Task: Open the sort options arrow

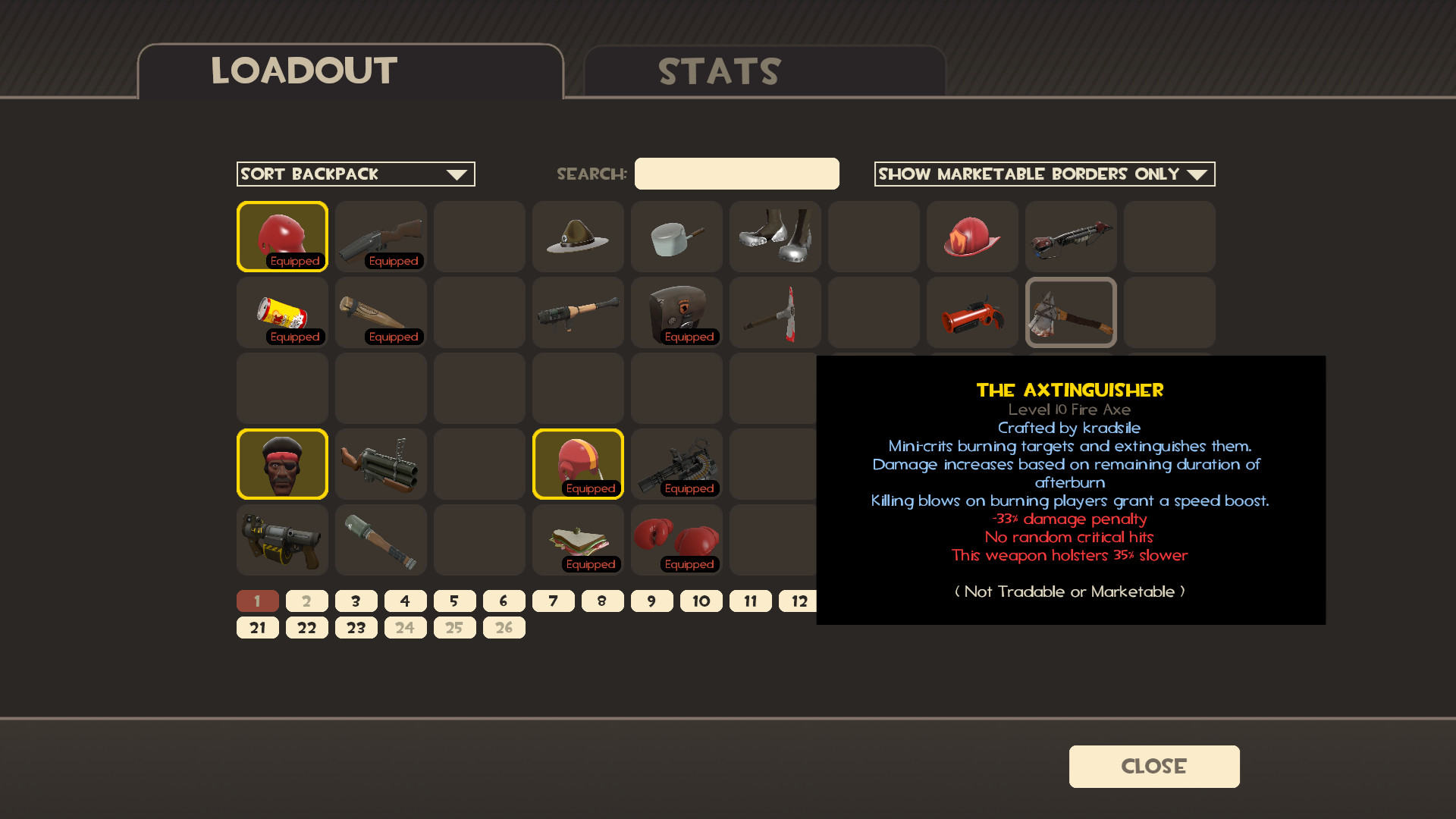Action: (x=457, y=174)
